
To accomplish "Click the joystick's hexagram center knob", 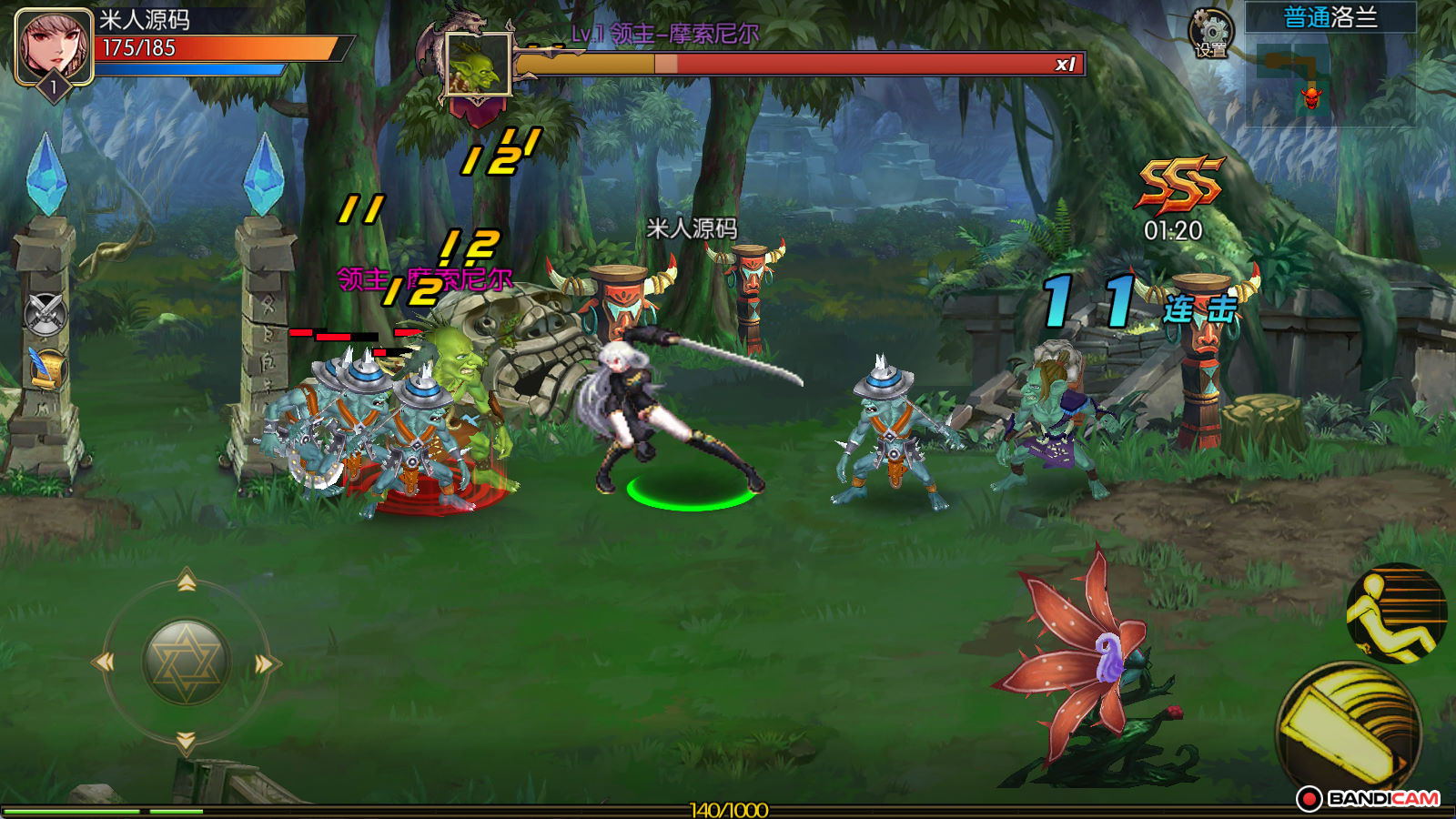I will [187, 662].
